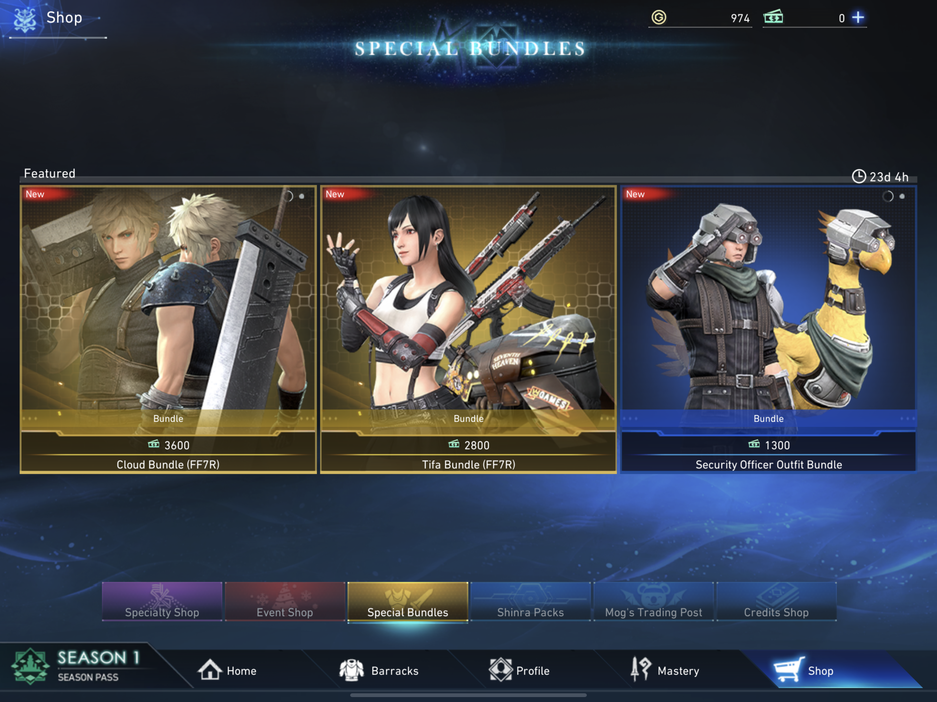Switch to the Specialty Shop tab
This screenshot has height=702, width=937.
pos(162,602)
